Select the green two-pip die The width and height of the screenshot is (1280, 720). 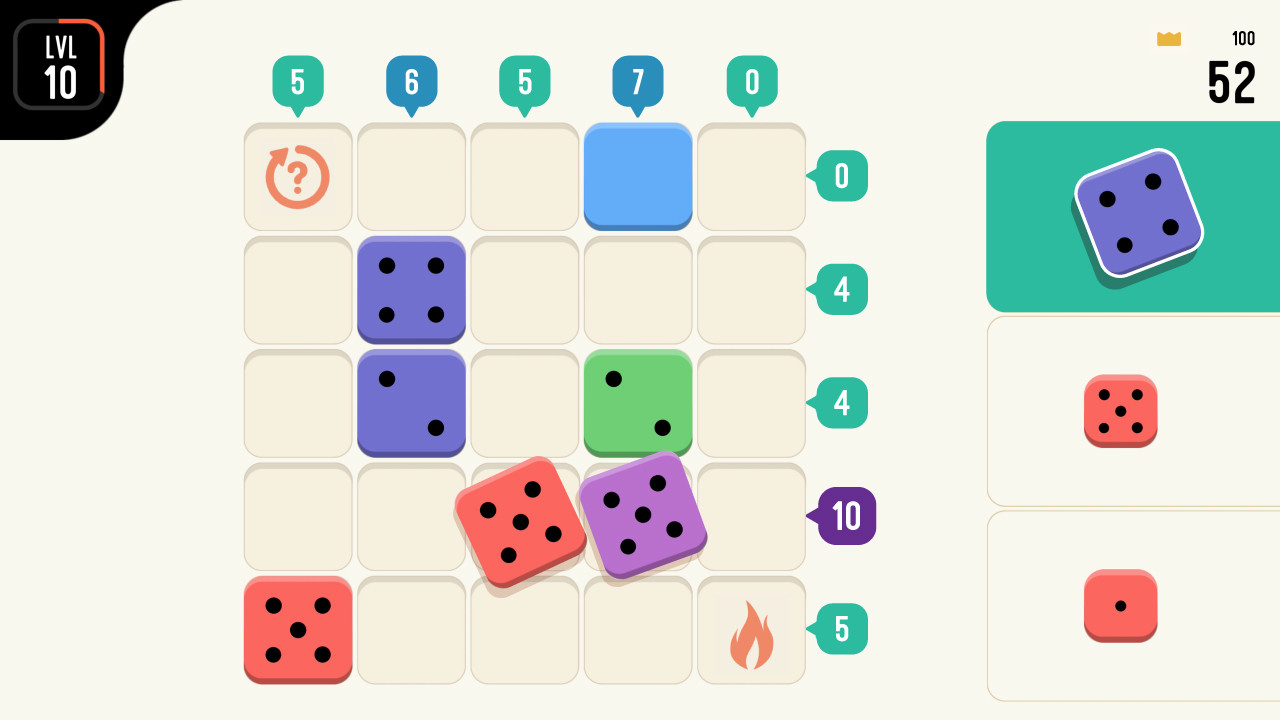(637, 404)
